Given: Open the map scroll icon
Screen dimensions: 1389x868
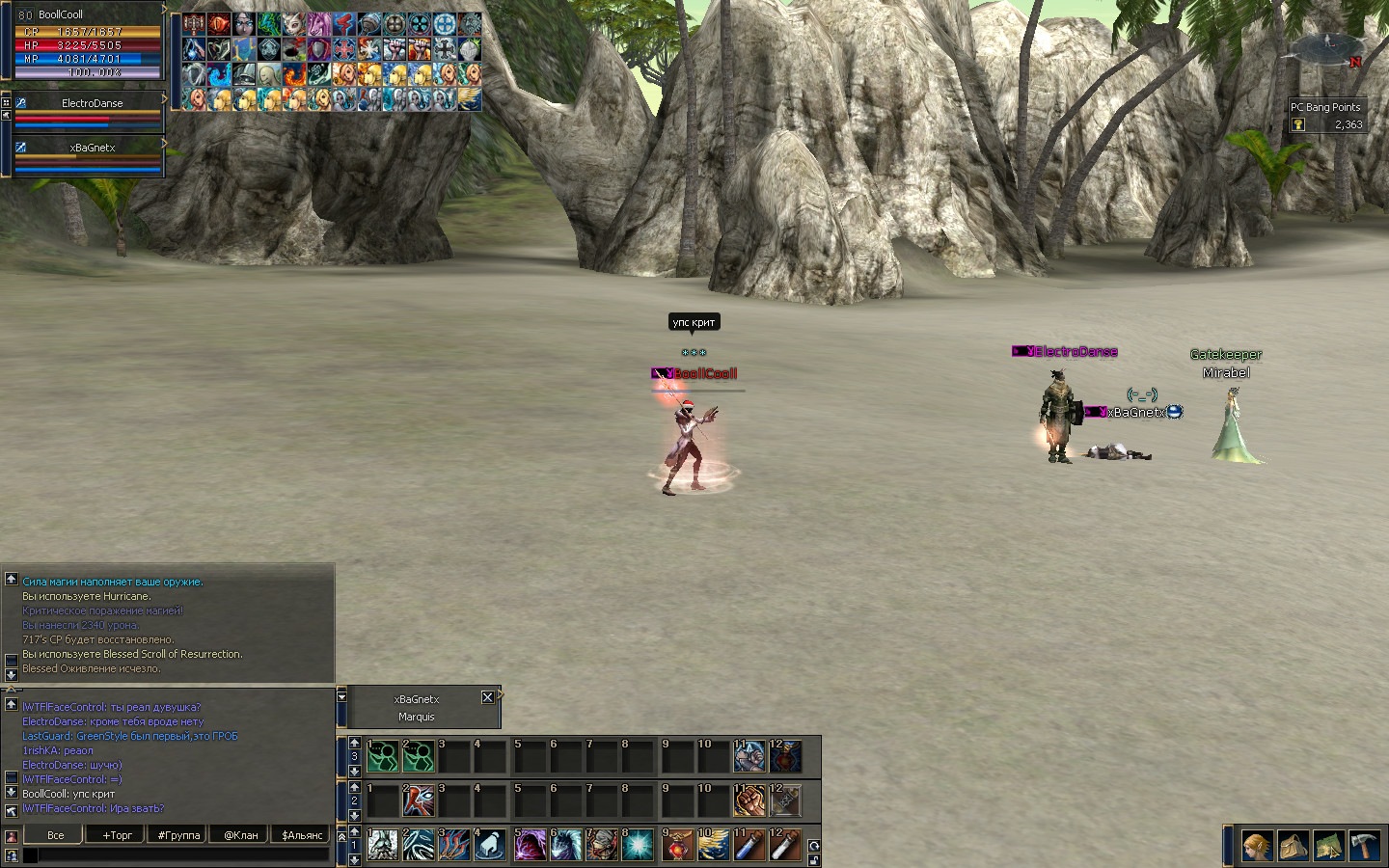Looking at the screenshot, I should point(1328,846).
